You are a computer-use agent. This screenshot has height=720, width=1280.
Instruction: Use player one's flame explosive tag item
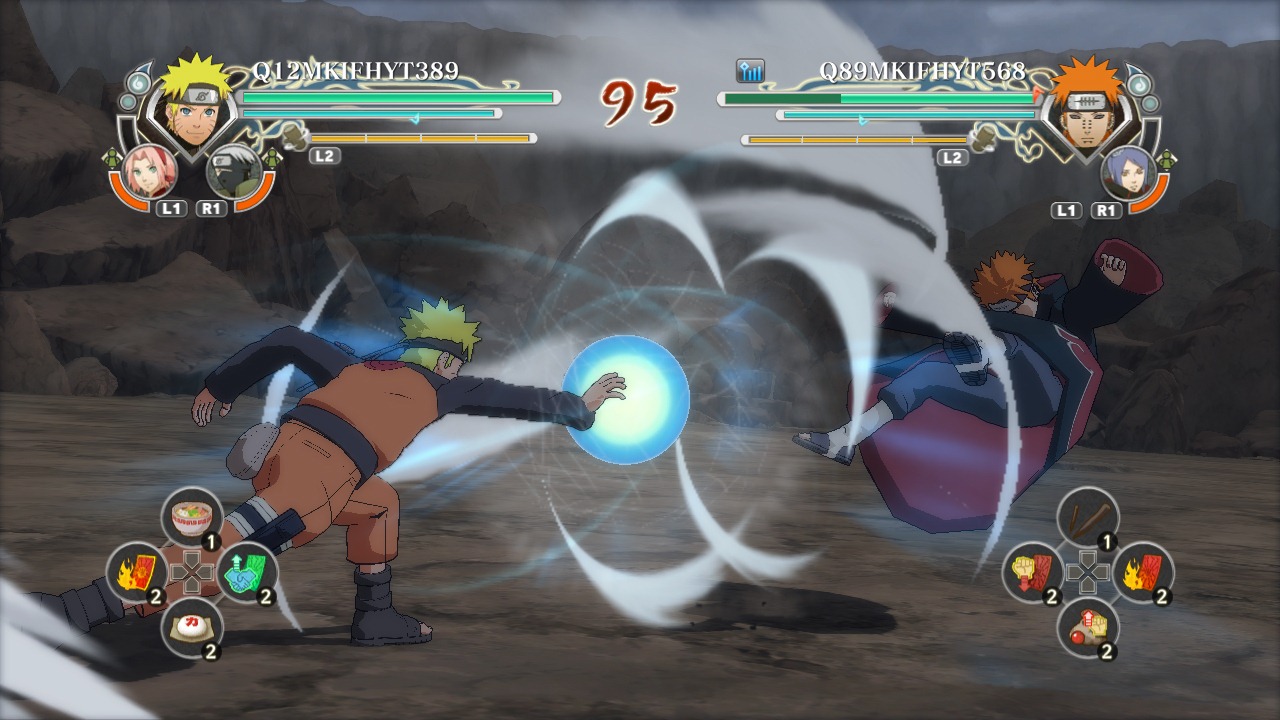137,572
